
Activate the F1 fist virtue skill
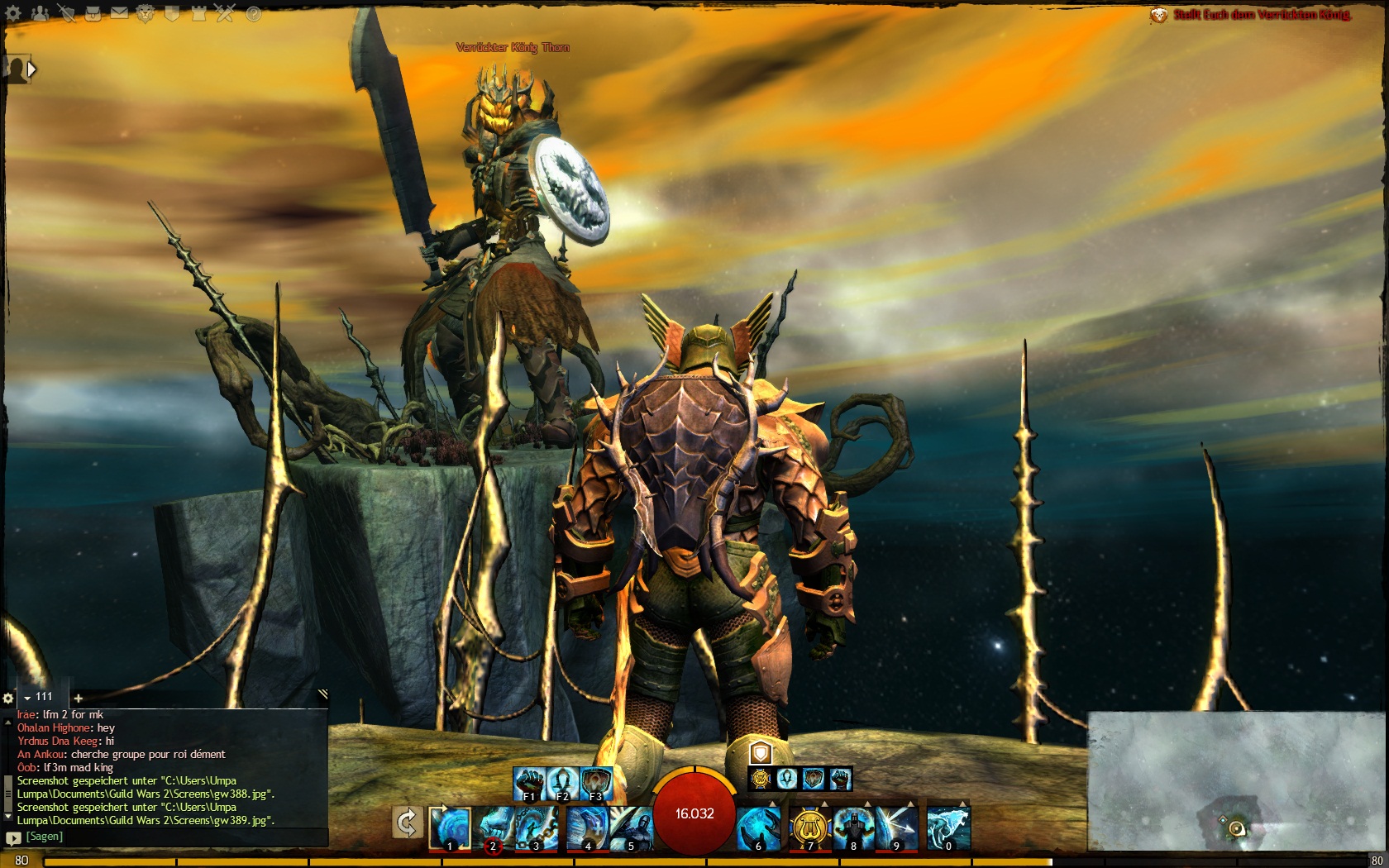(x=529, y=783)
